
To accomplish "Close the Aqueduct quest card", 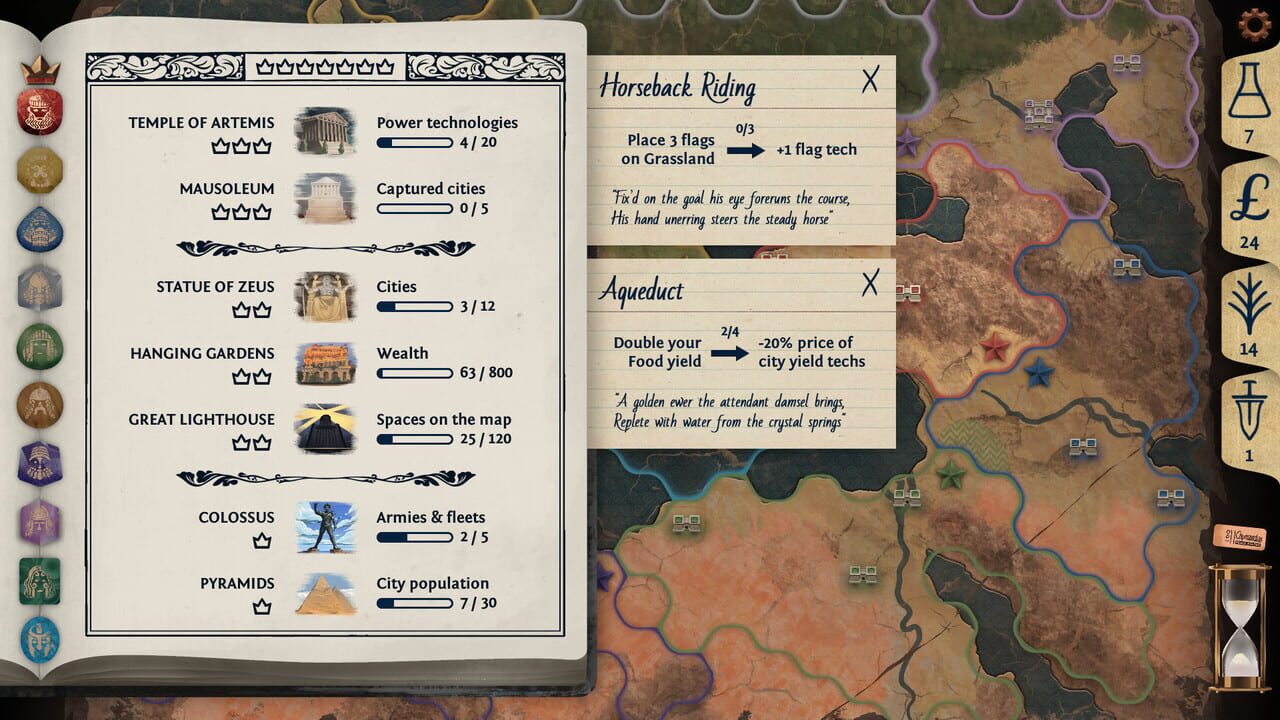I will coord(872,282).
